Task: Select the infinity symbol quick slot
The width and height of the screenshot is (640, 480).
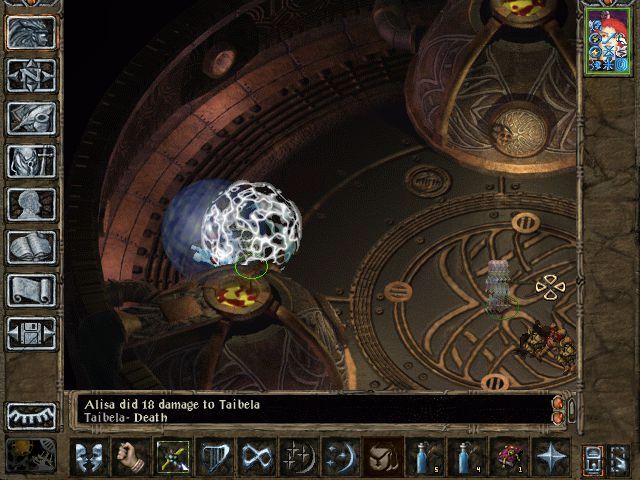Action: [x=257, y=457]
